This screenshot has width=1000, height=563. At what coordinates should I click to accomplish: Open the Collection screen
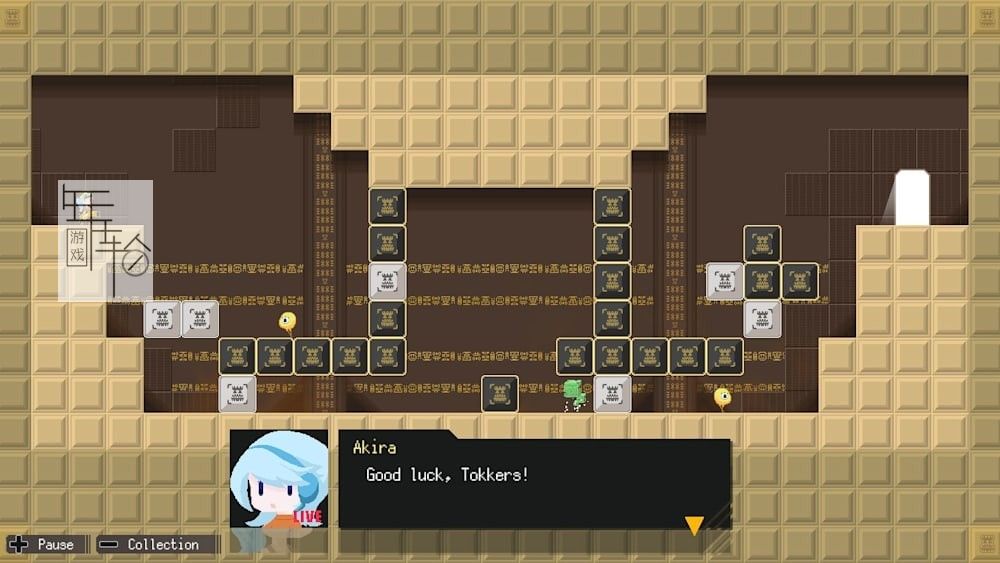(151, 545)
